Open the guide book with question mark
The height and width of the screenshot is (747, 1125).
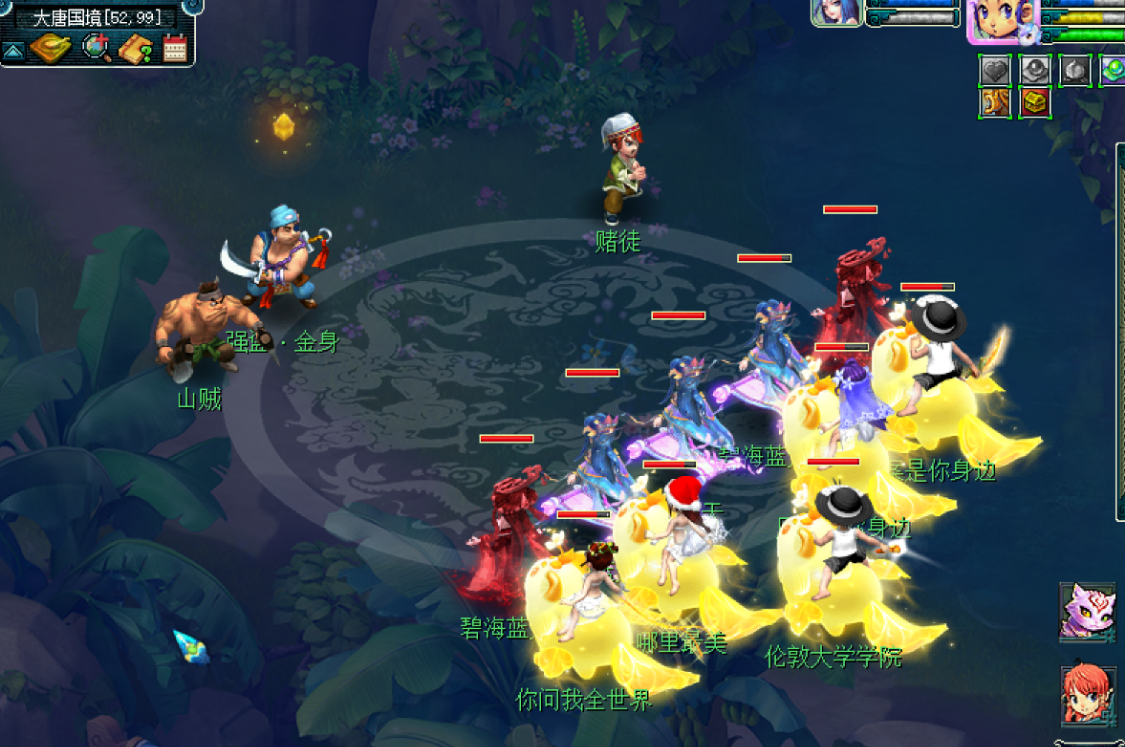(x=135, y=48)
